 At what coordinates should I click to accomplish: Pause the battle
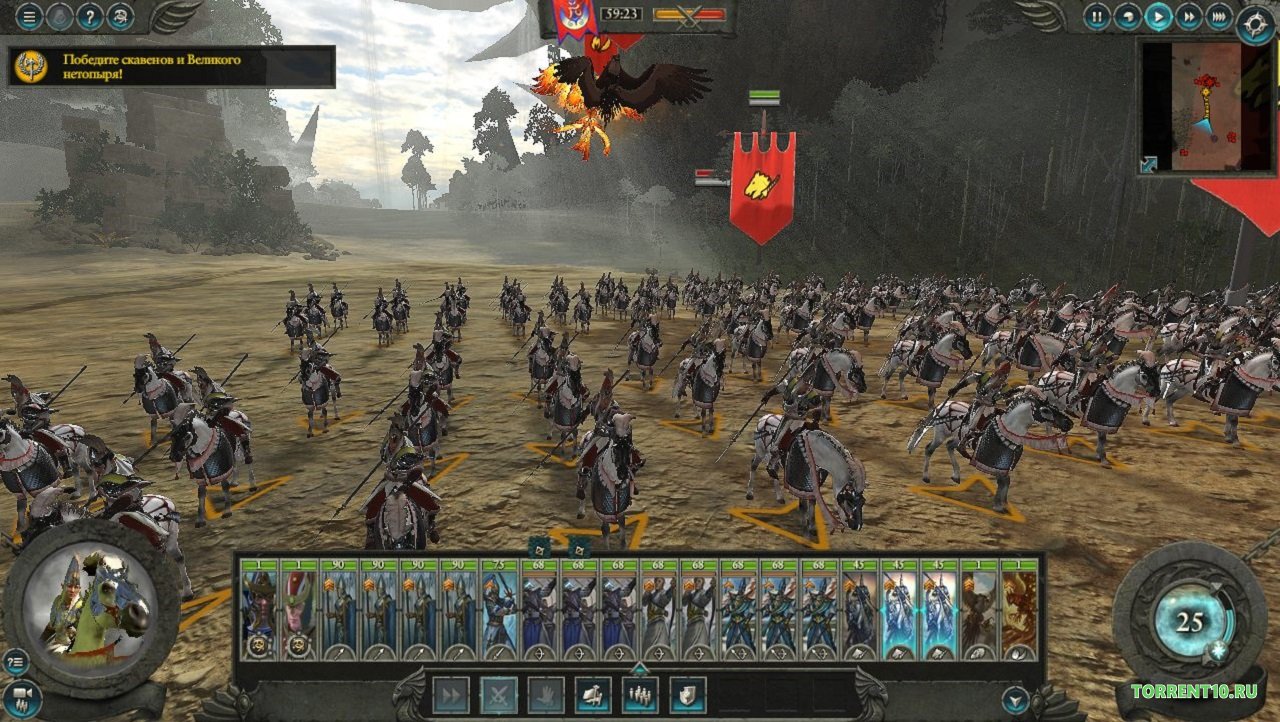(x=1097, y=16)
